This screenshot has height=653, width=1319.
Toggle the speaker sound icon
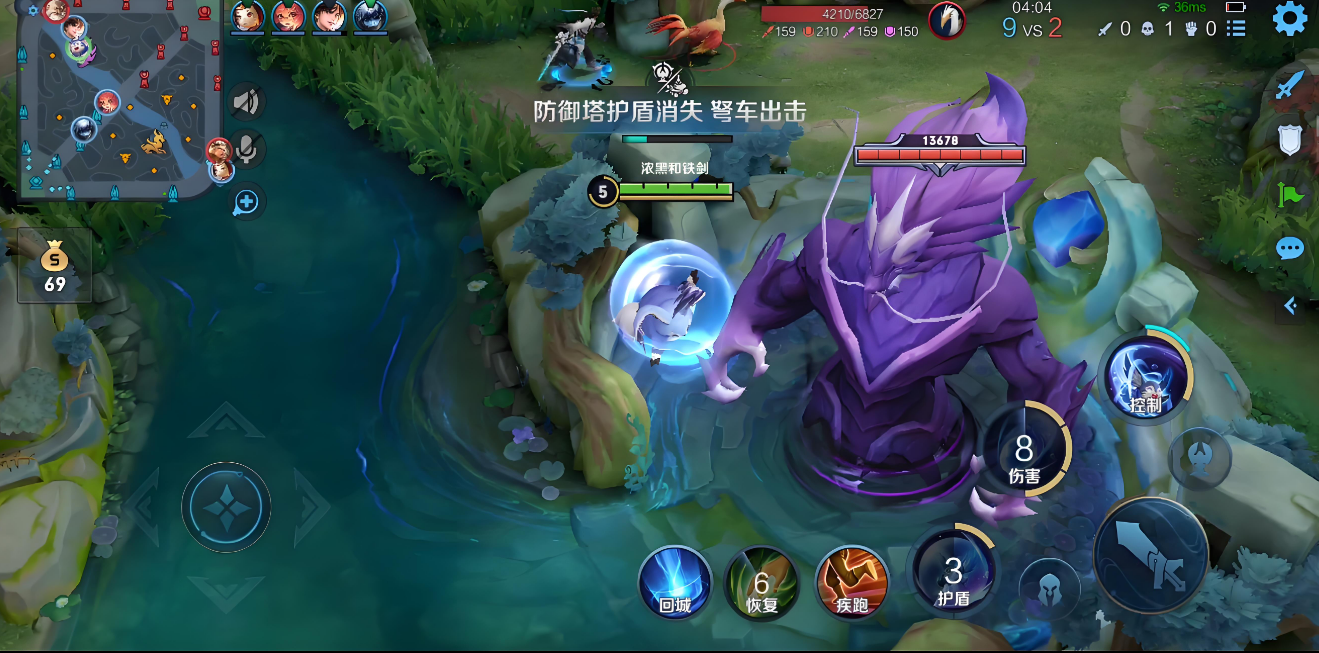pyautogui.click(x=246, y=101)
